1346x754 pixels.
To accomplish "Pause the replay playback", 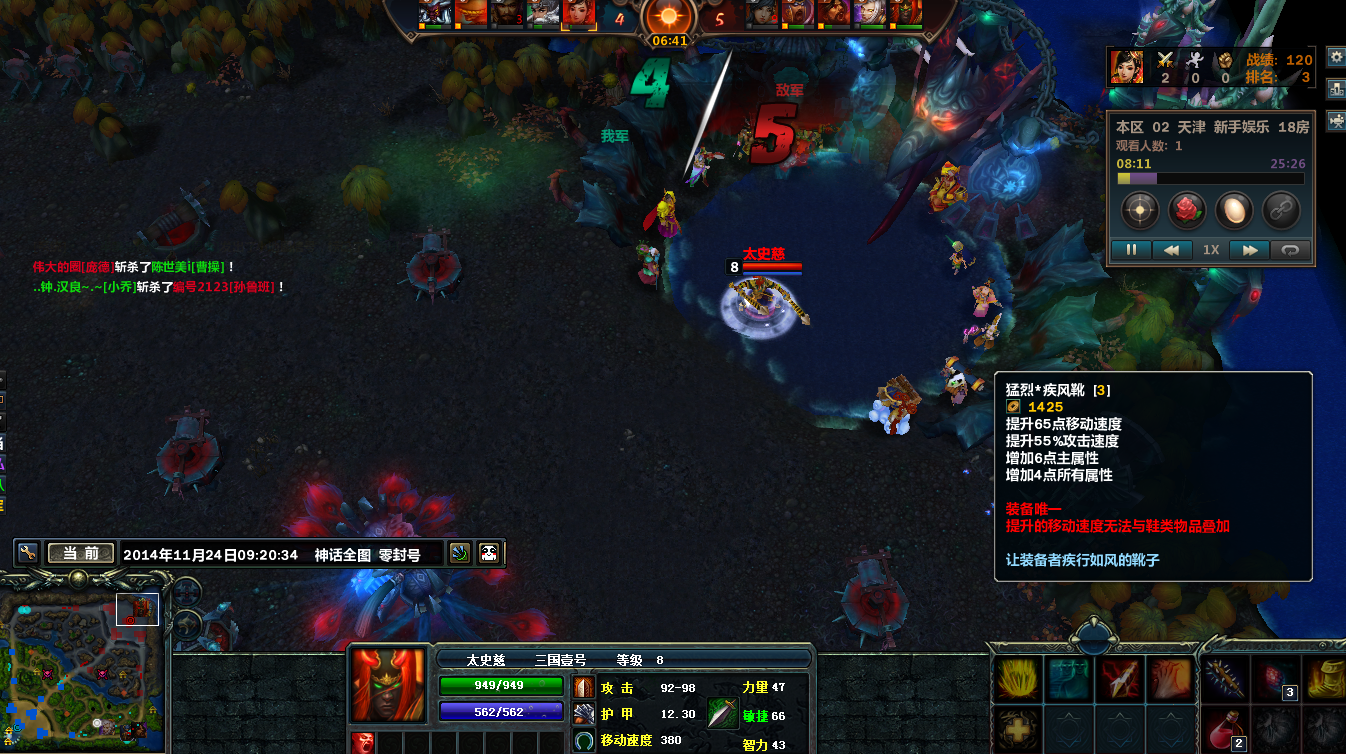I will (x=1132, y=250).
